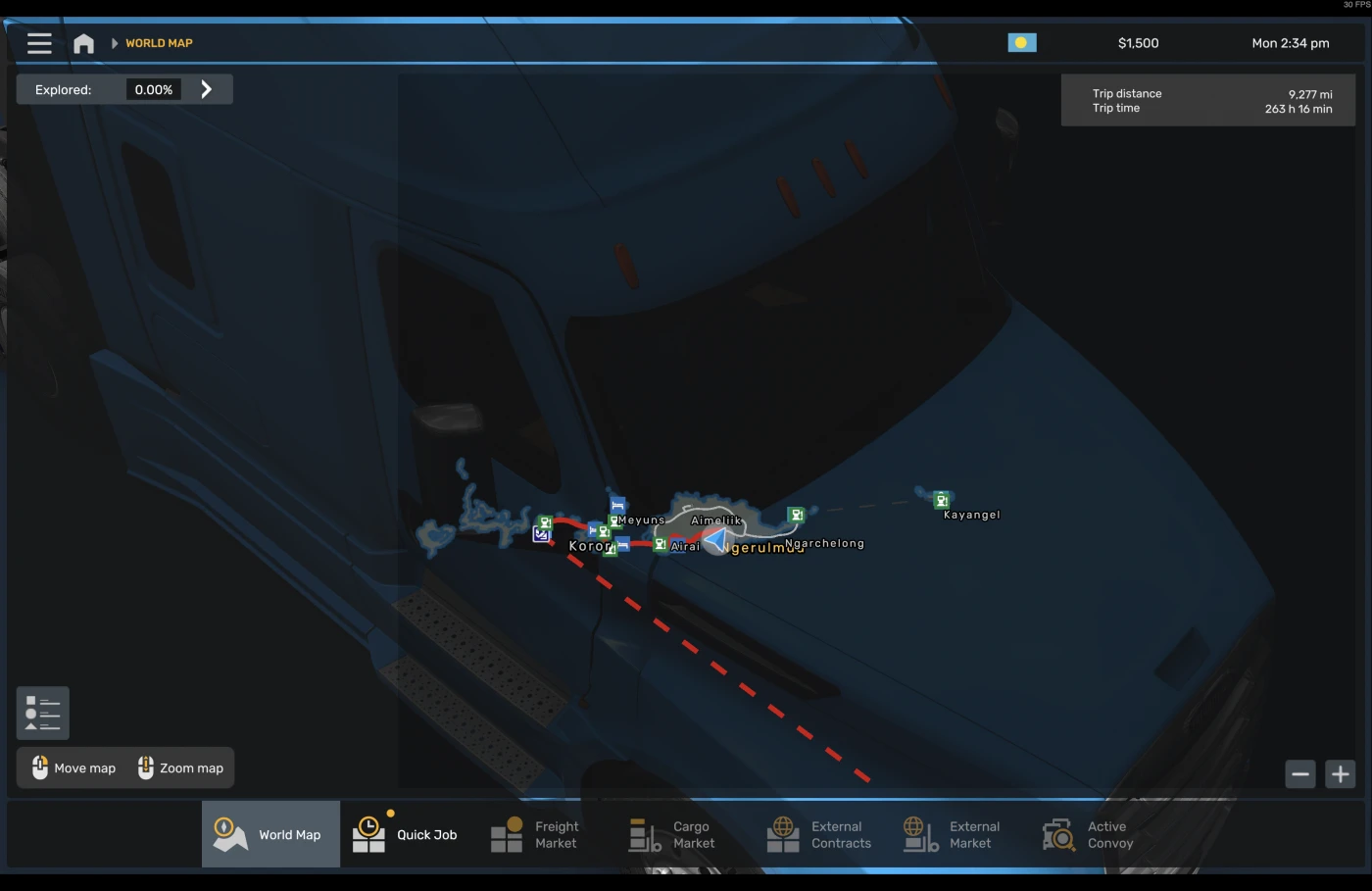Click the plus button to zoom the map
The image size is (1372, 891).
[1340, 773]
